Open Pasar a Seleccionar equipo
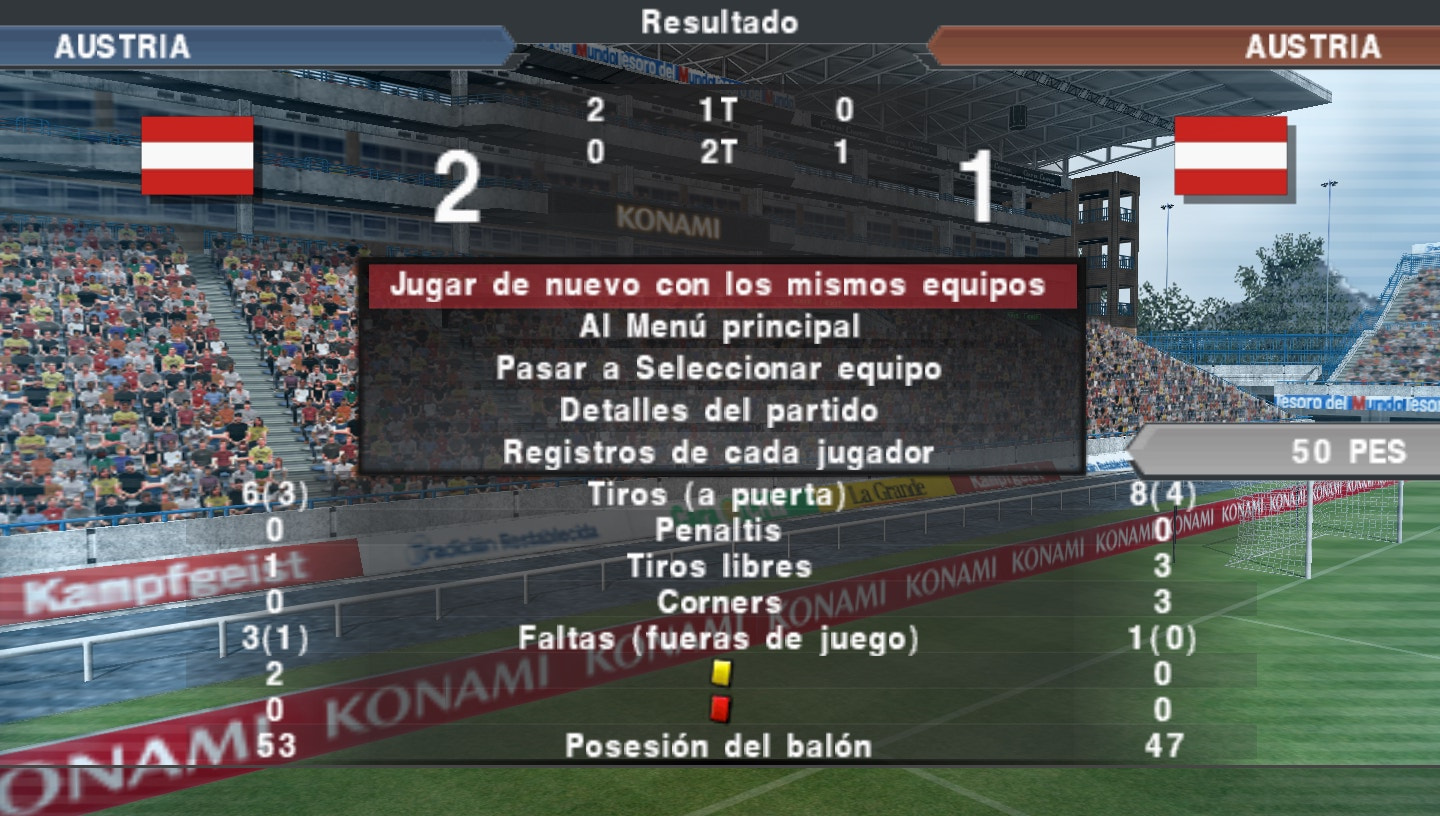Viewport: 1440px width, 816px height. (x=719, y=368)
